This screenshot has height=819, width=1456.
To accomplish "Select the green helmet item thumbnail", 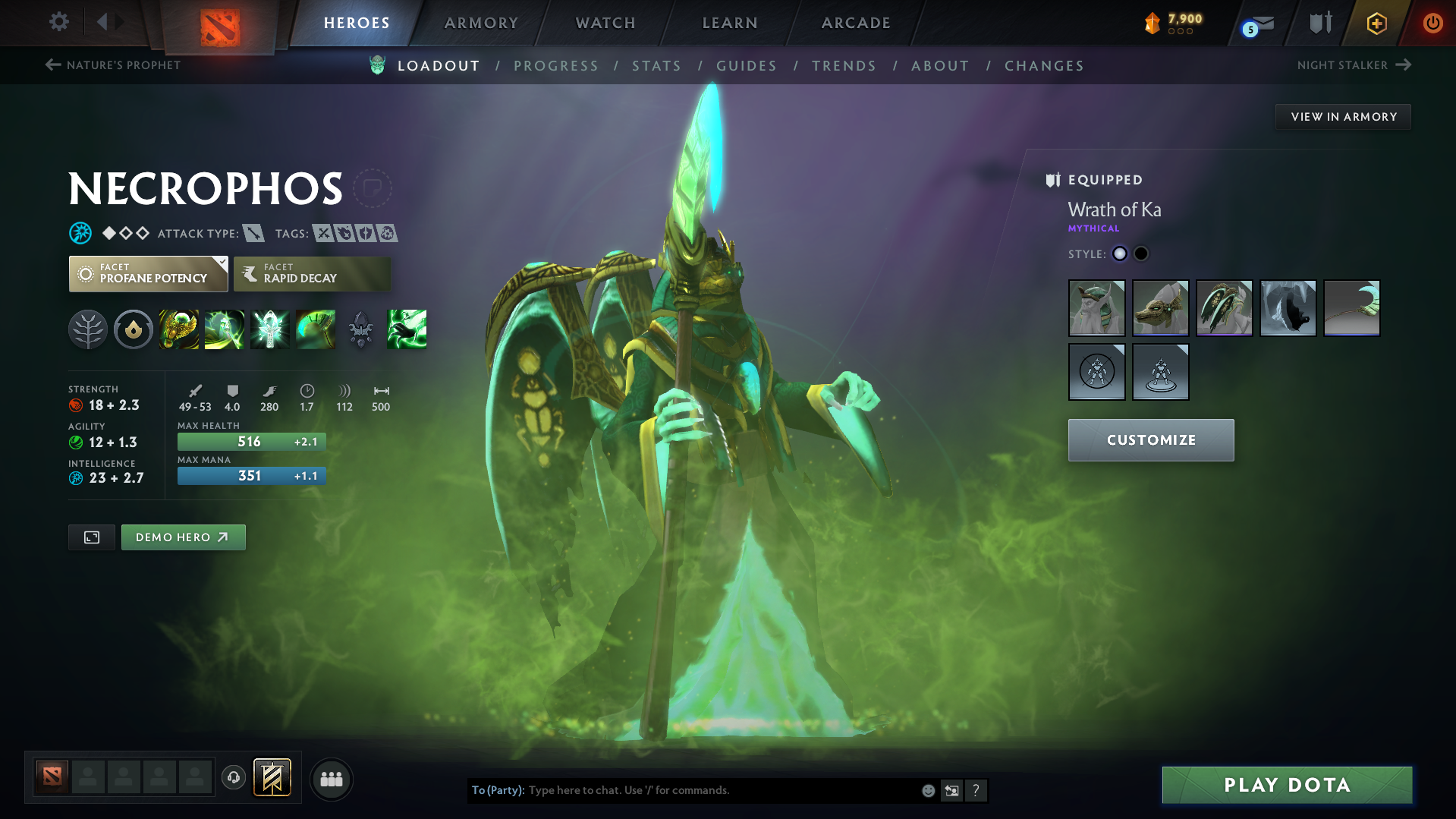I will 1096,308.
